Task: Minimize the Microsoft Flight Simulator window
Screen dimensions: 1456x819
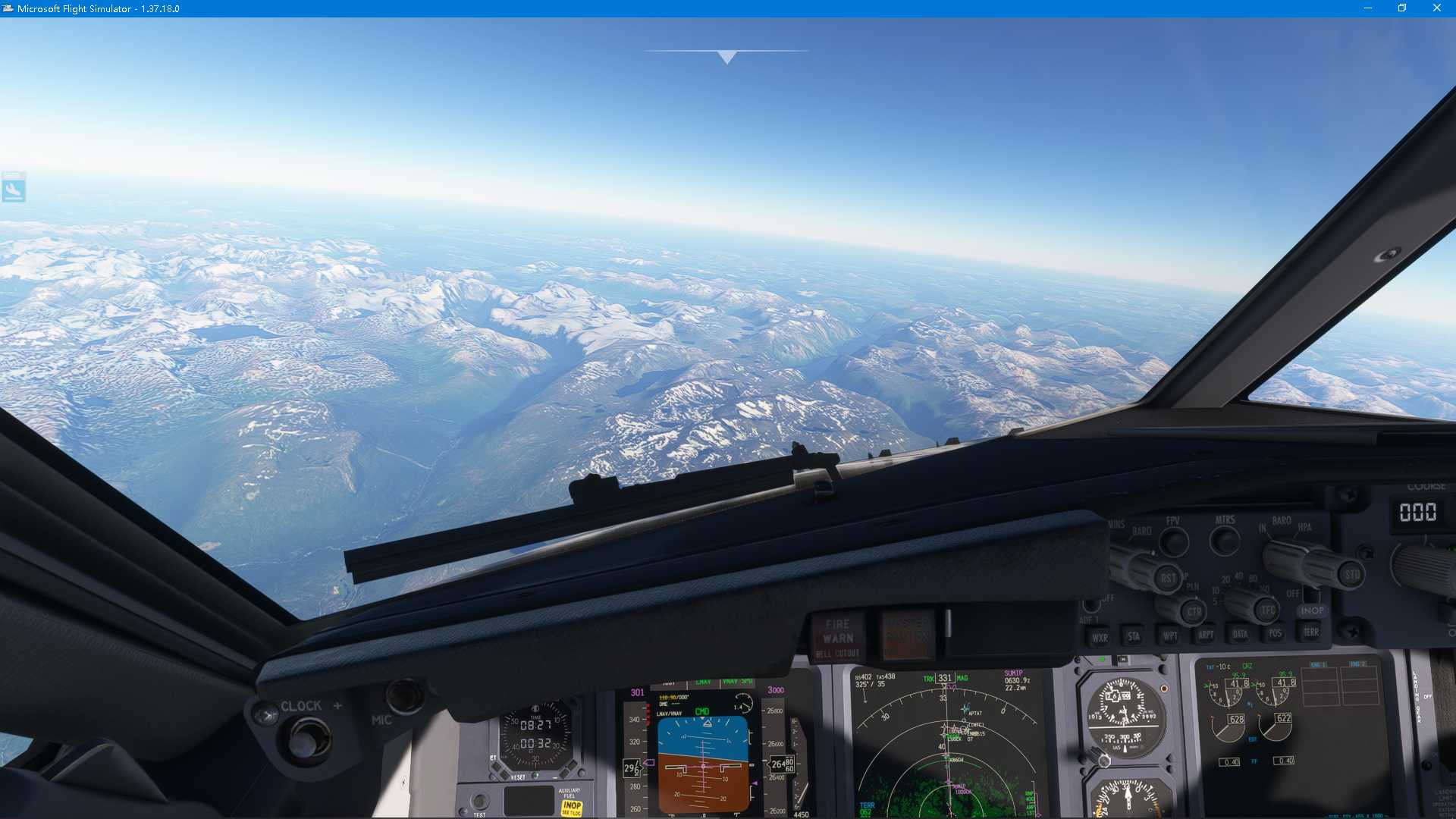Action: [x=1368, y=8]
